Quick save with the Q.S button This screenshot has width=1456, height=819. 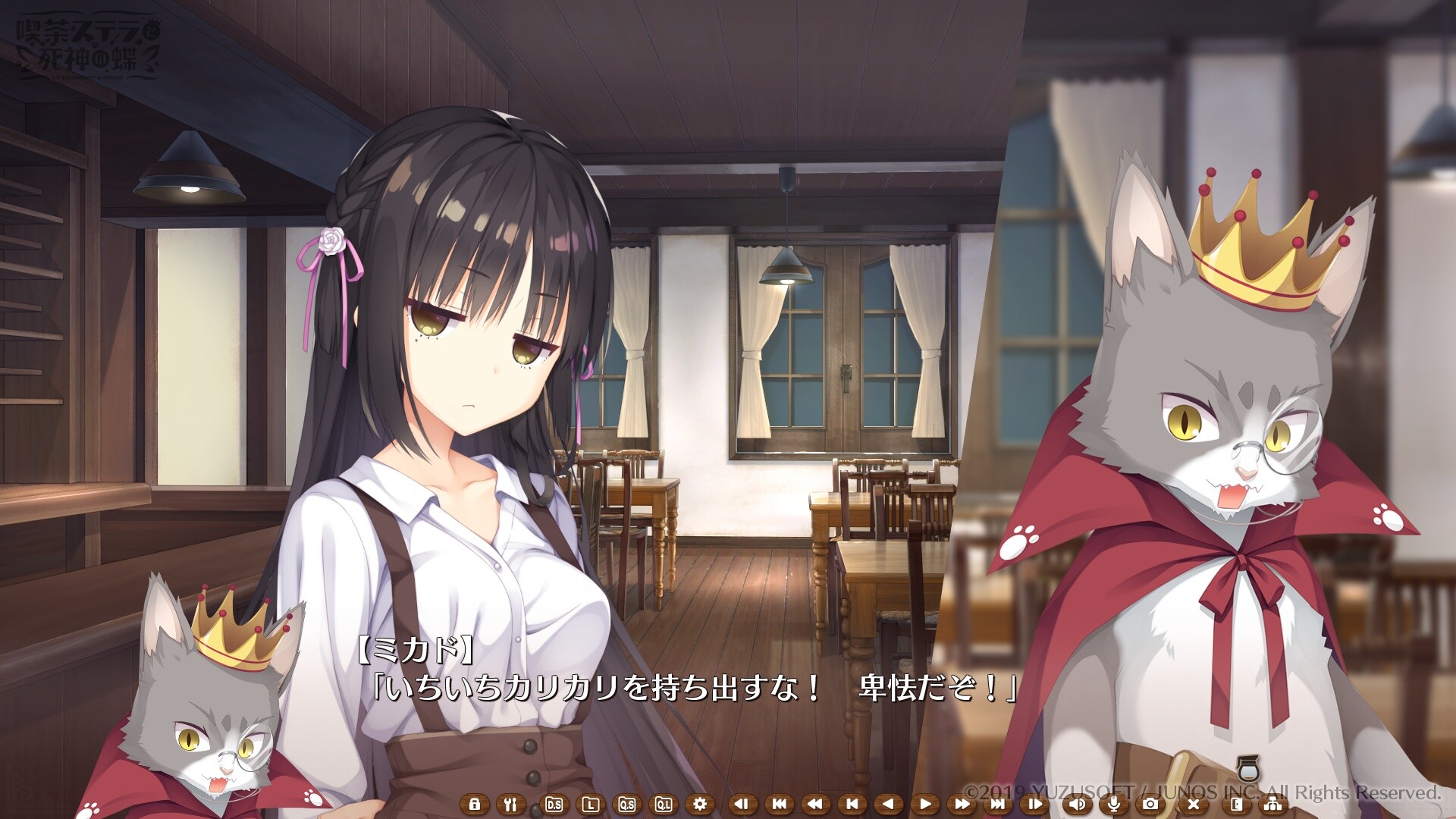pos(627,804)
